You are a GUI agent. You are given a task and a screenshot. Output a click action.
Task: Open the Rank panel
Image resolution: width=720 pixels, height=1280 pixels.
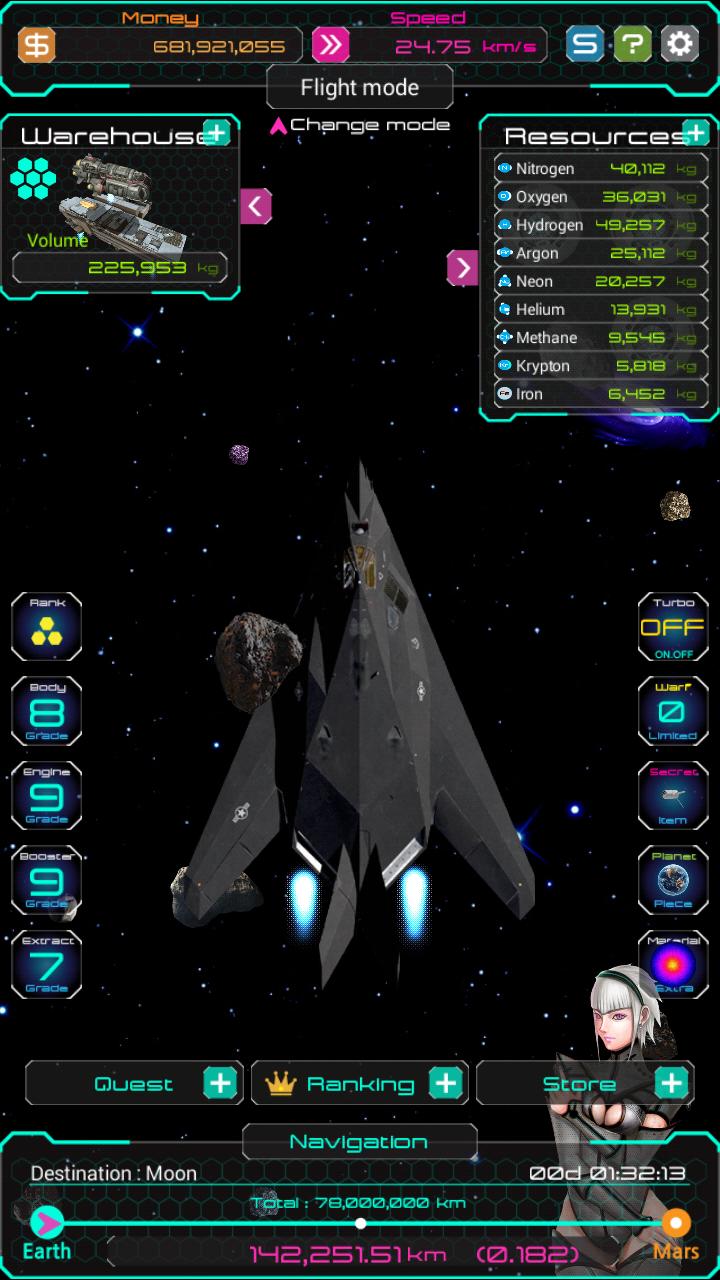click(46, 626)
